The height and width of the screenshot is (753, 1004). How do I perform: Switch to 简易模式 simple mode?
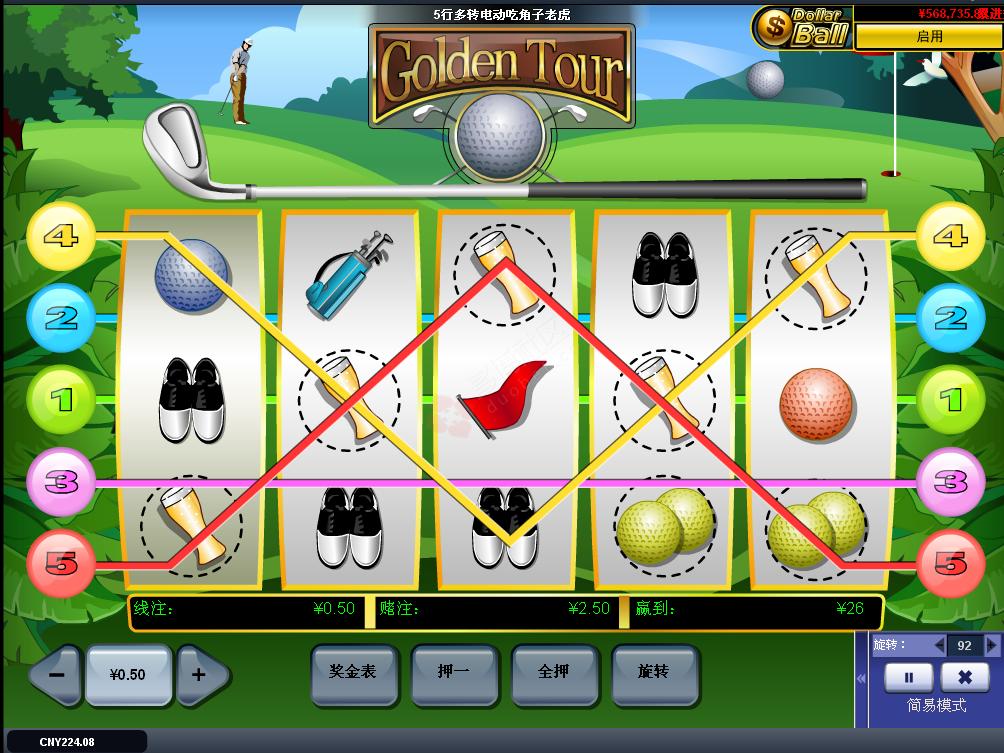pos(936,706)
